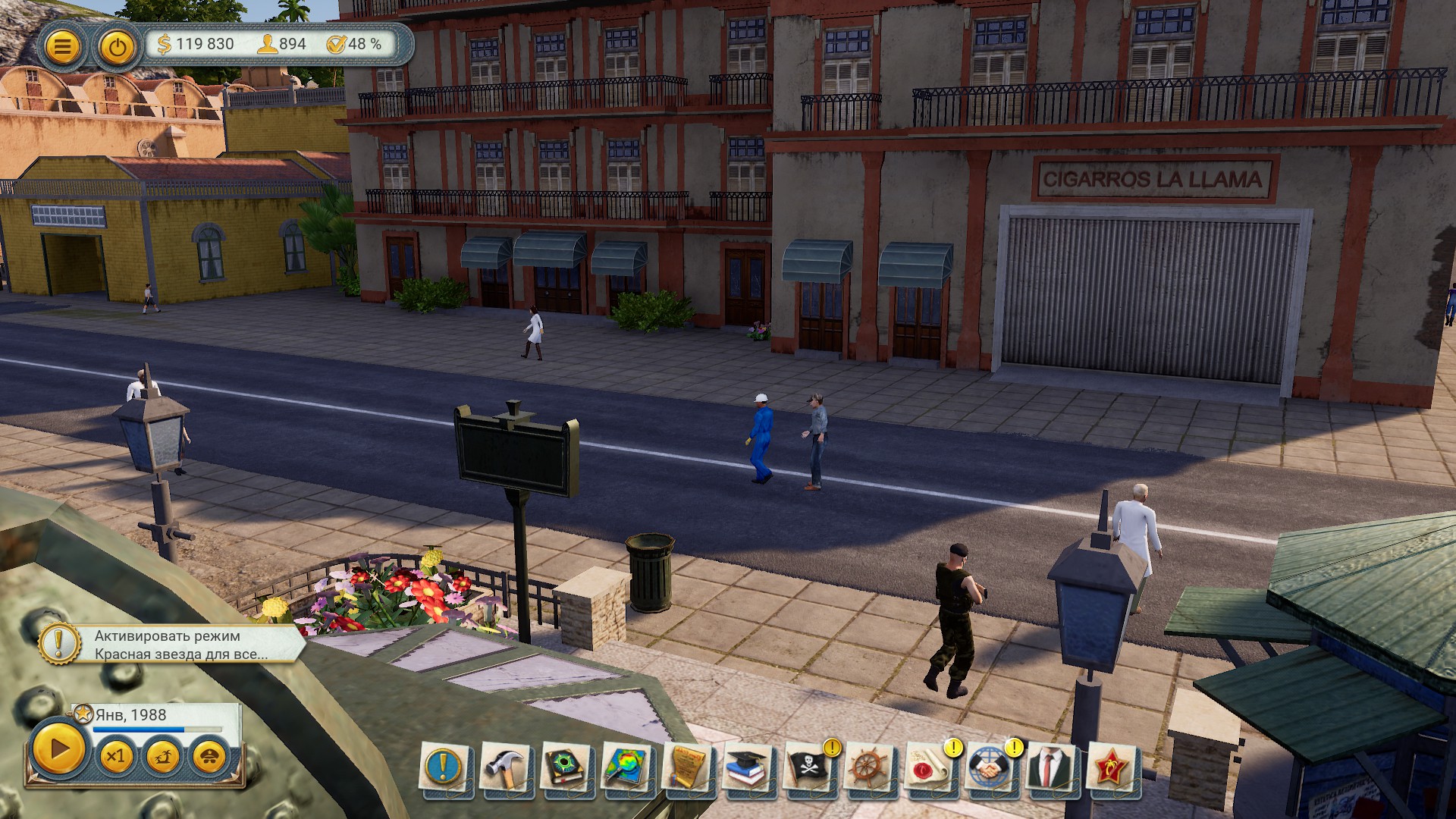Open the almanac book
Image resolution: width=1456 pixels, height=819 pixels.
point(565,768)
